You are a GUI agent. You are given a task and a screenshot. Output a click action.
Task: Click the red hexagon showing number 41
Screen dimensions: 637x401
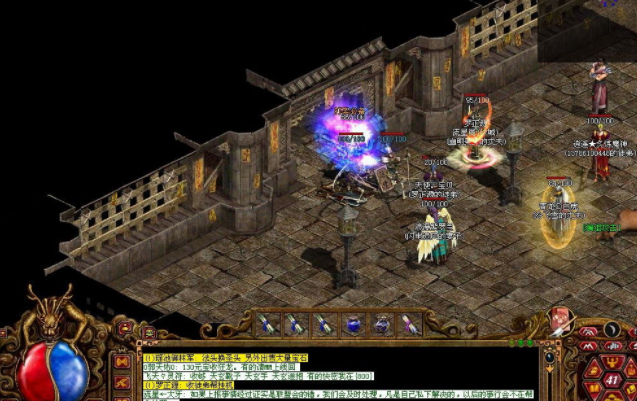(611, 381)
